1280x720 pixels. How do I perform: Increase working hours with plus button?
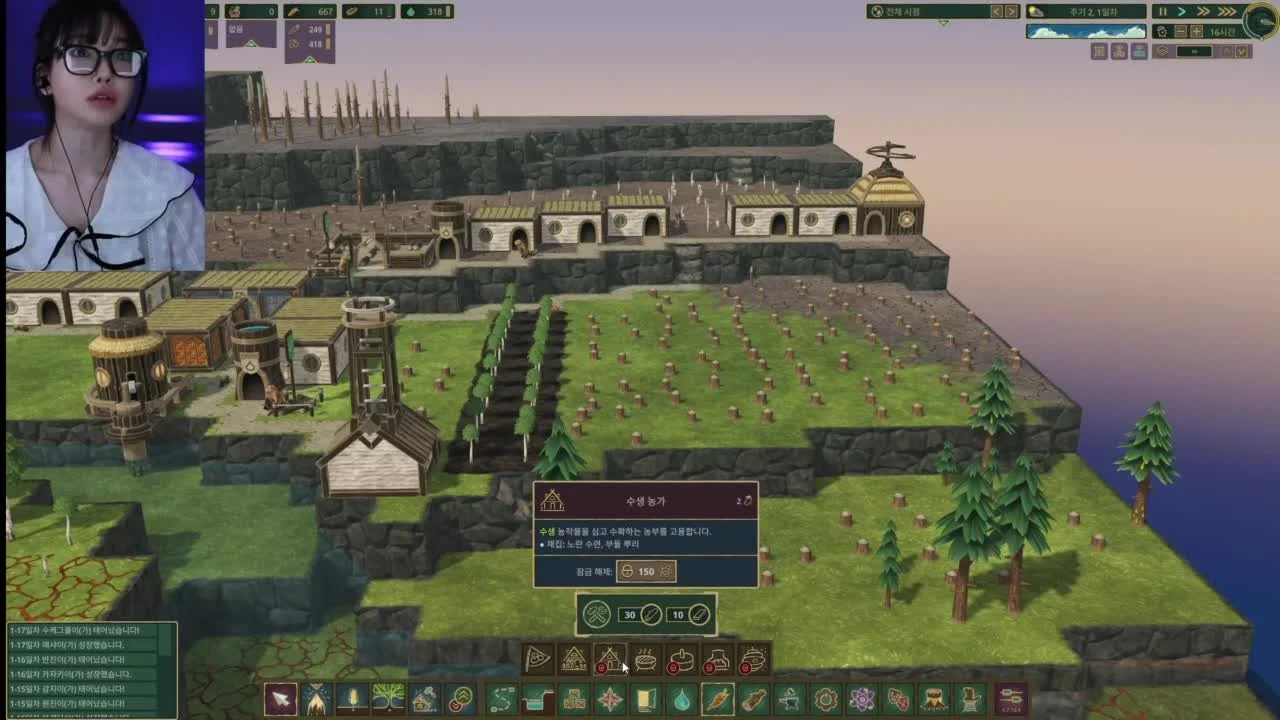click(x=1196, y=31)
